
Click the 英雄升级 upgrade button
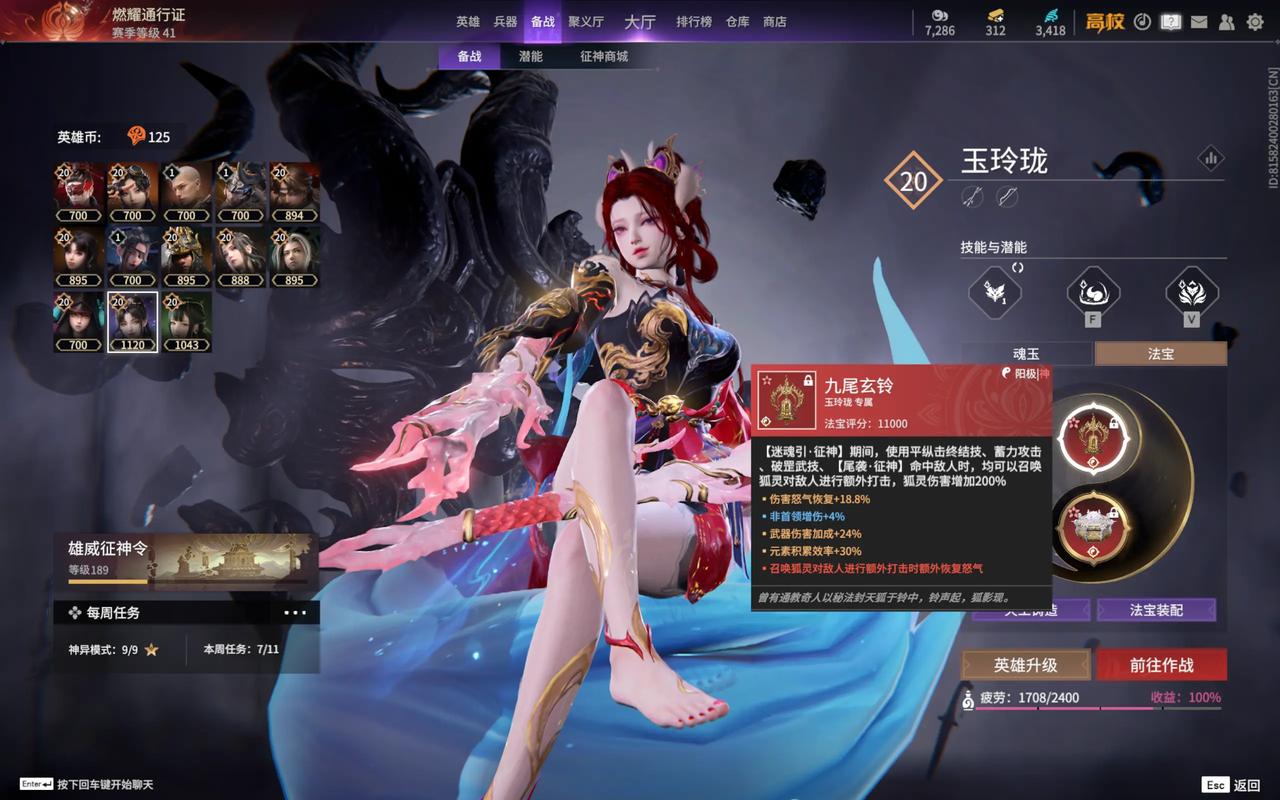[x=1025, y=665]
